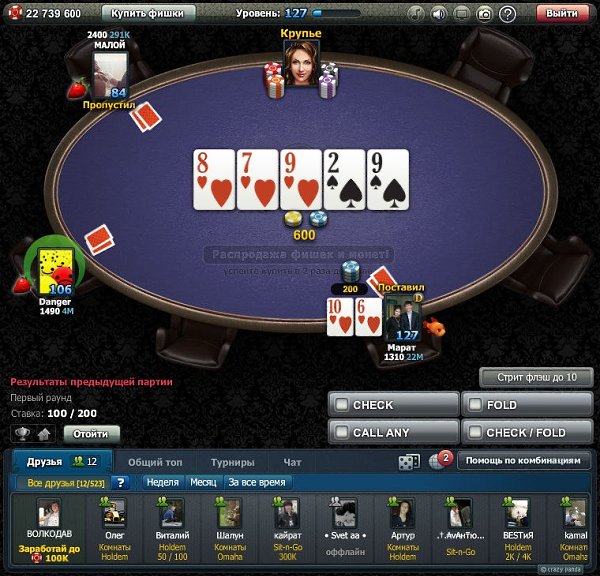
Task: Select friend Олег's avatar
Action: coord(115,514)
